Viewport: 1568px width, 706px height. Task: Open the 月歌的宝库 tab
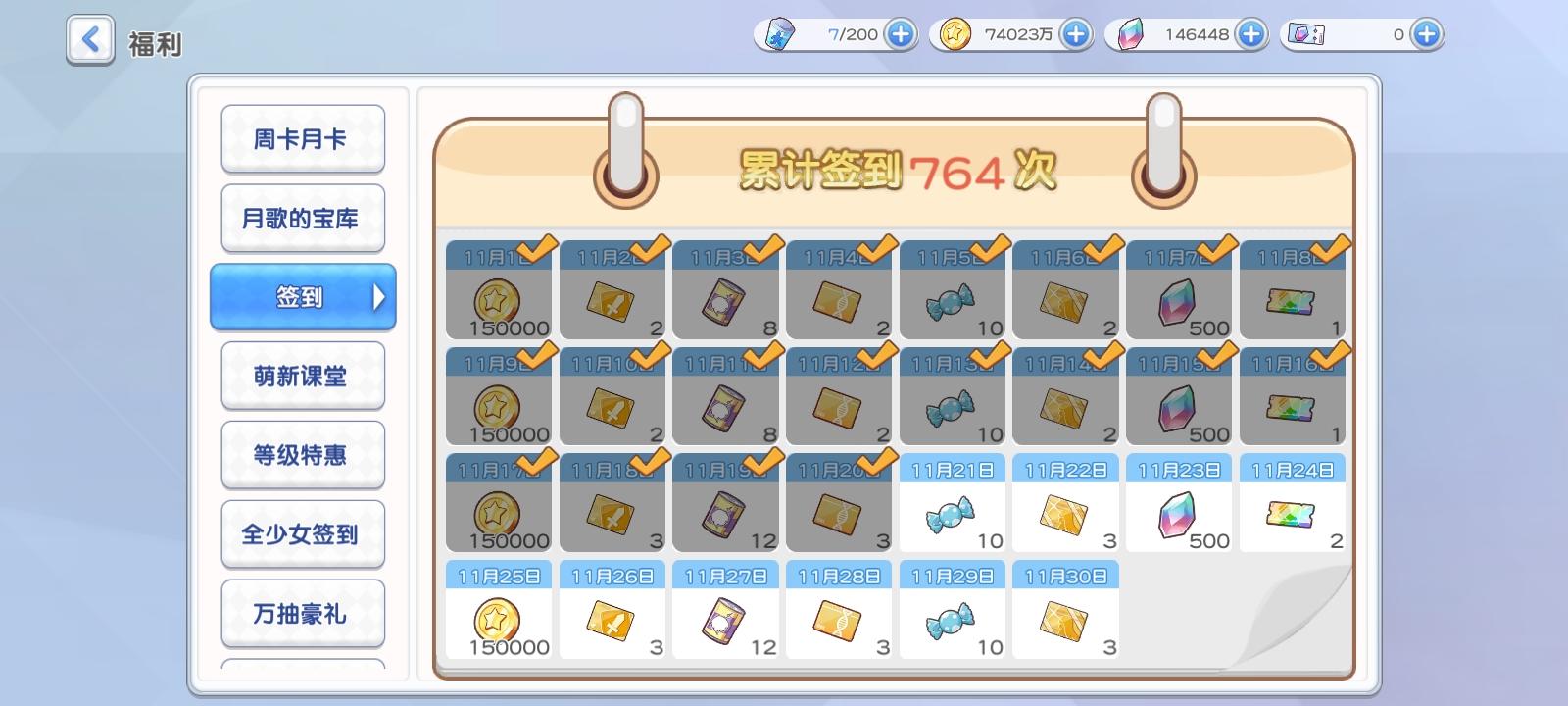tap(303, 218)
